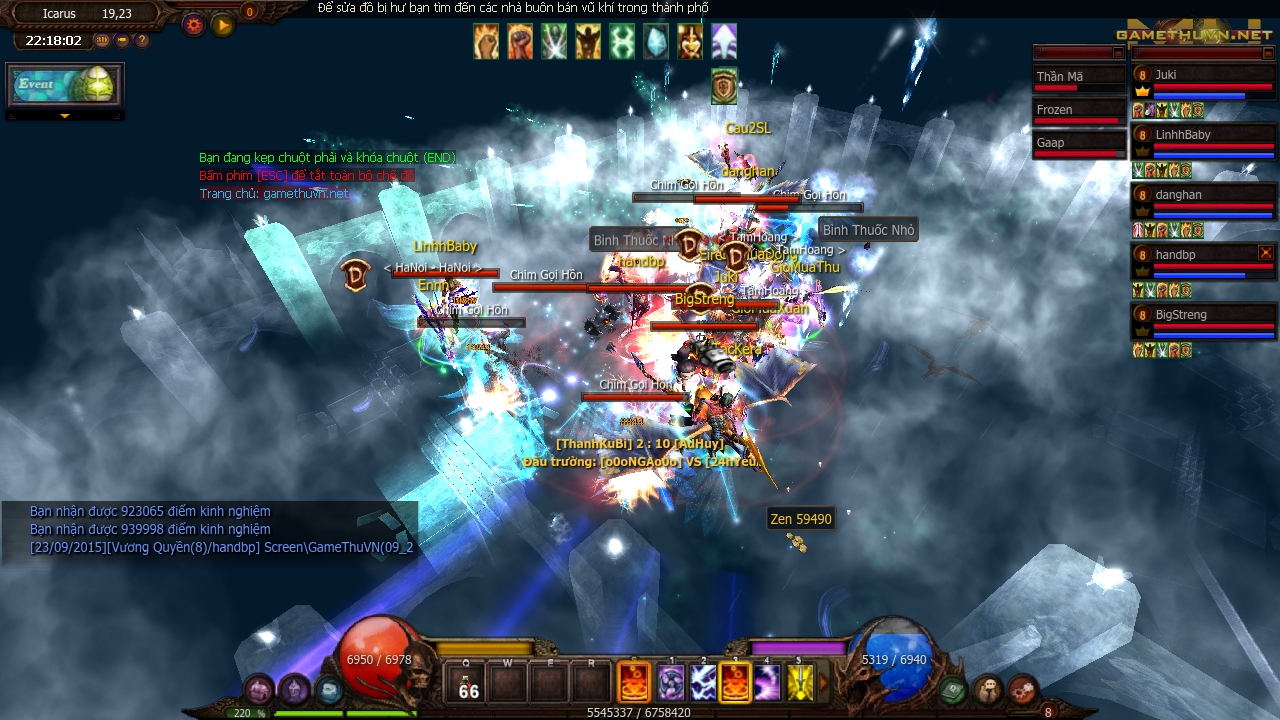This screenshot has height=720, width=1280.
Task: Open the question mark help button
Action: click(x=142, y=41)
